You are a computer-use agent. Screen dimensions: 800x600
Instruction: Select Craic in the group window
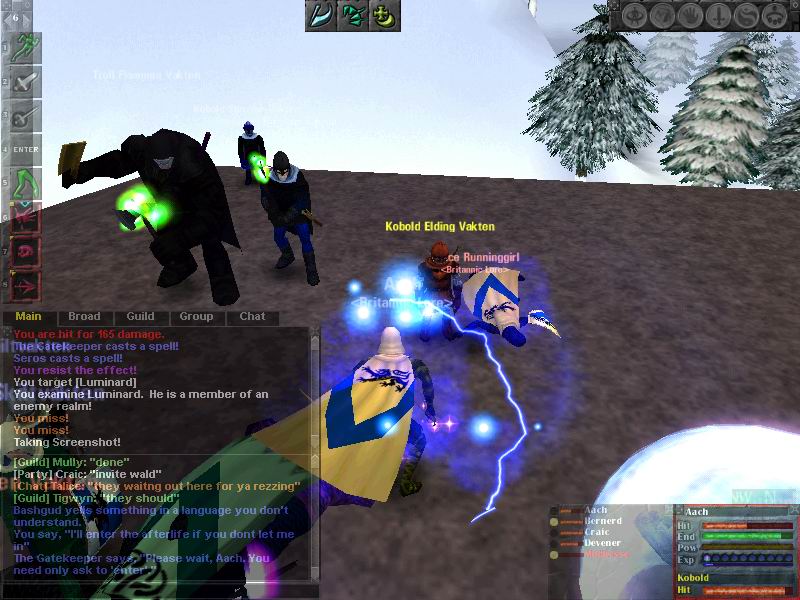[x=599, y=532]
